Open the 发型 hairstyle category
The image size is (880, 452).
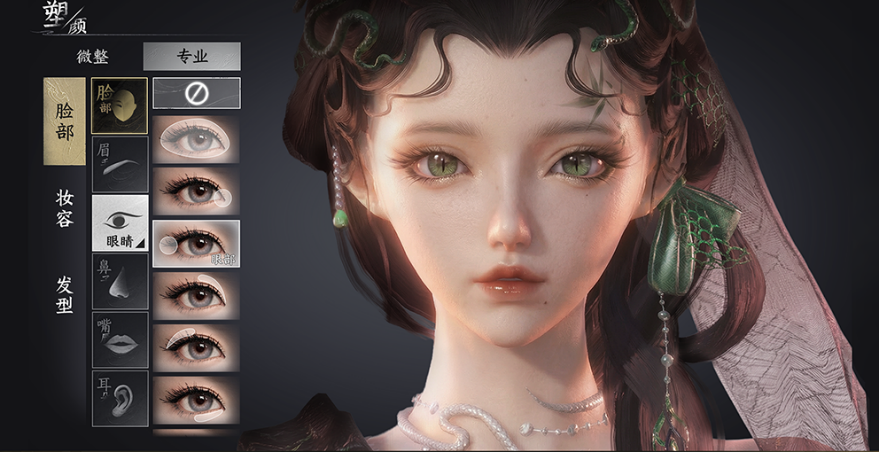pyautogui.click(x=64, y=294)
